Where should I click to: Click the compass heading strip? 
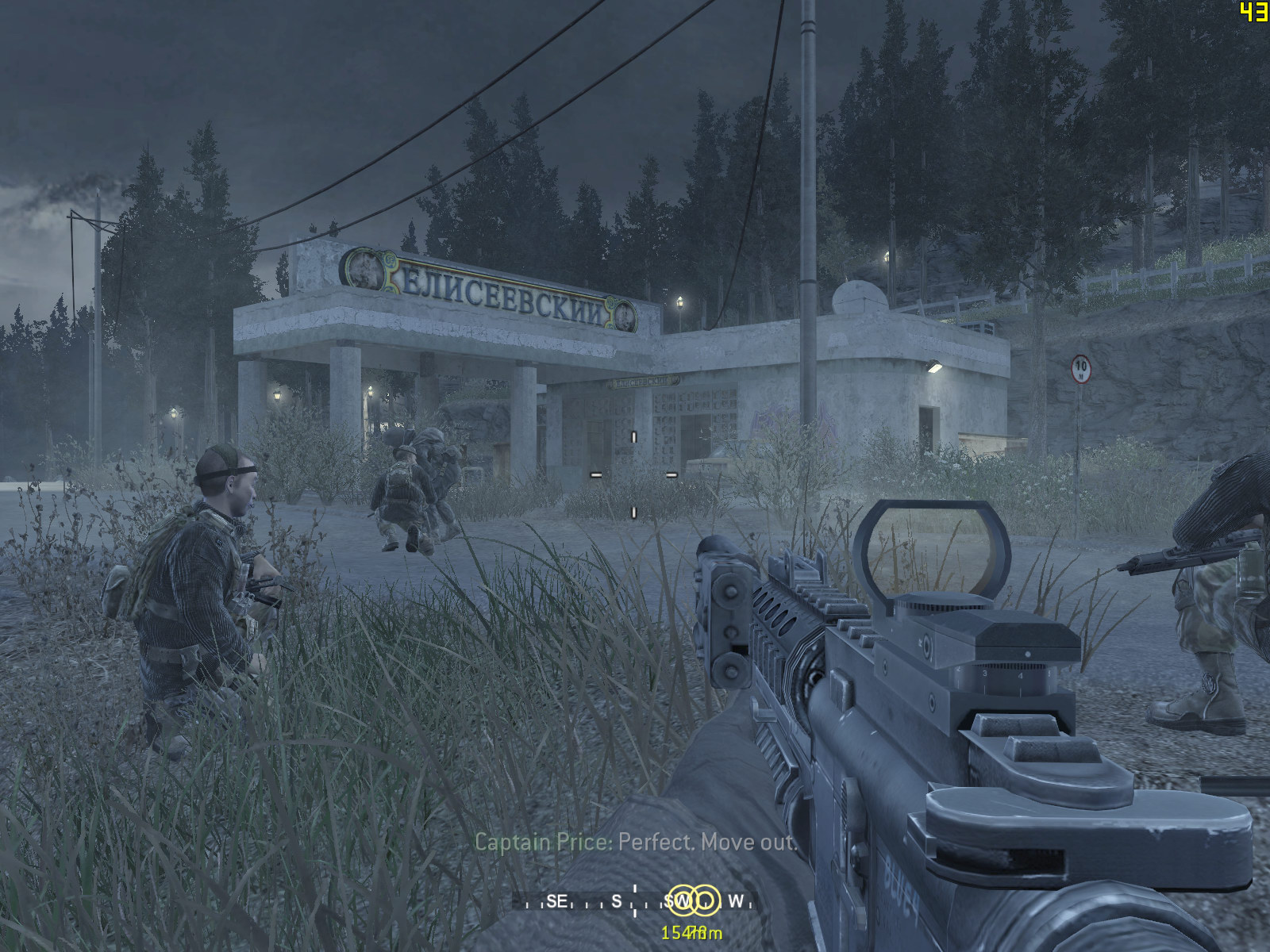[633, 902]
